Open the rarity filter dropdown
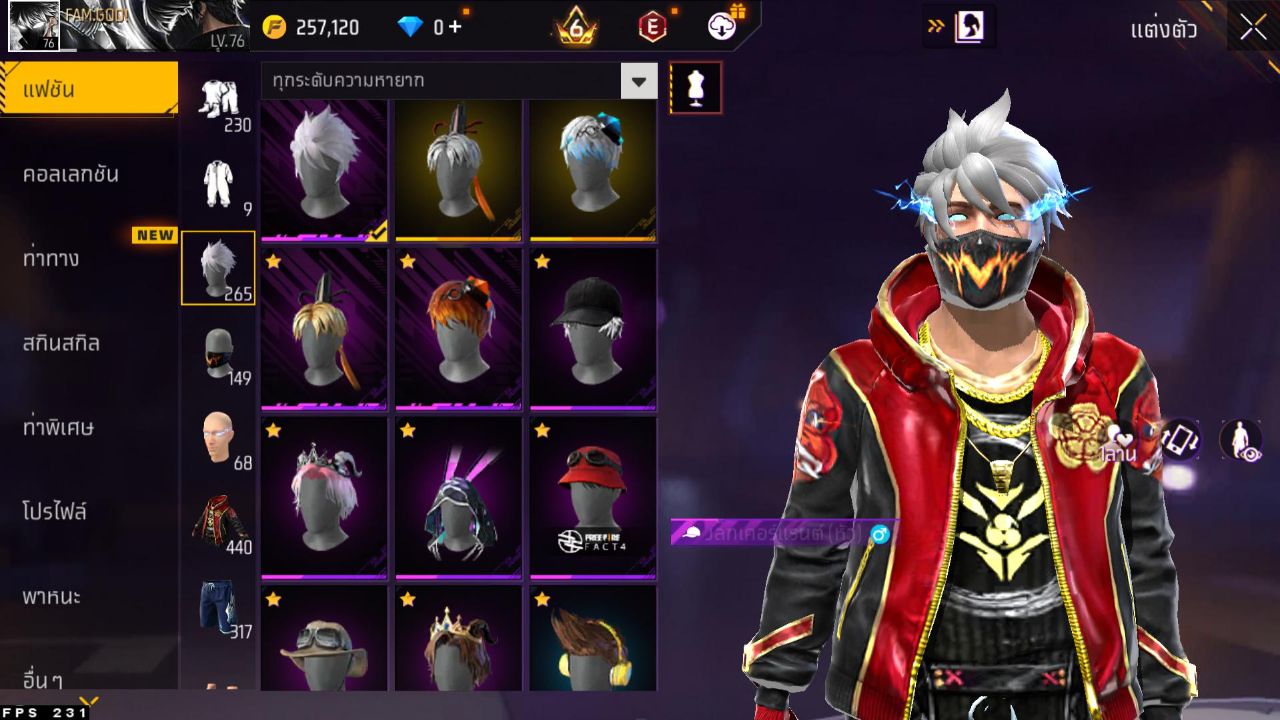This screenshot has width=1280, height=720. pos(638,80)
